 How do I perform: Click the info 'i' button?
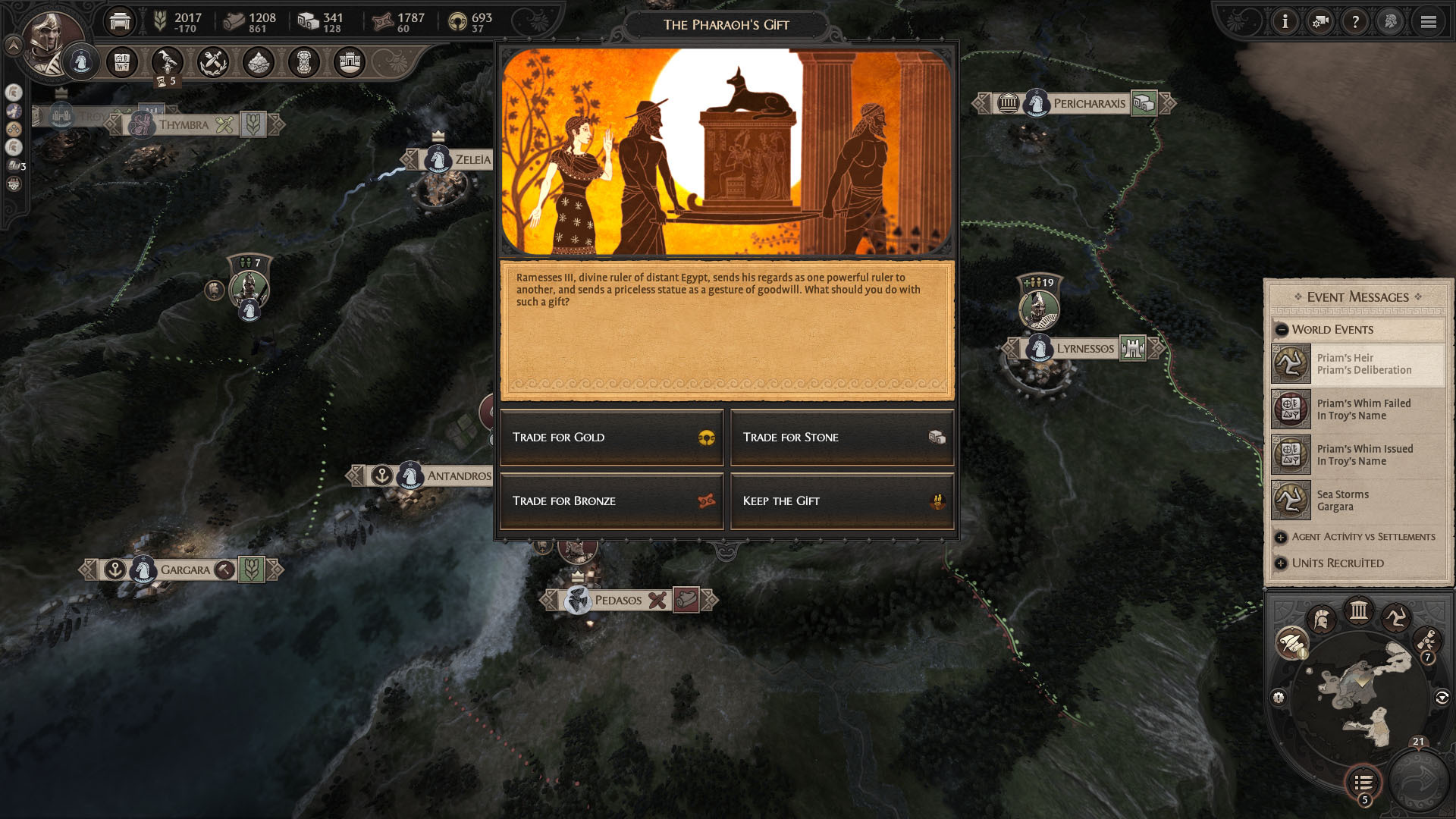1285,22
